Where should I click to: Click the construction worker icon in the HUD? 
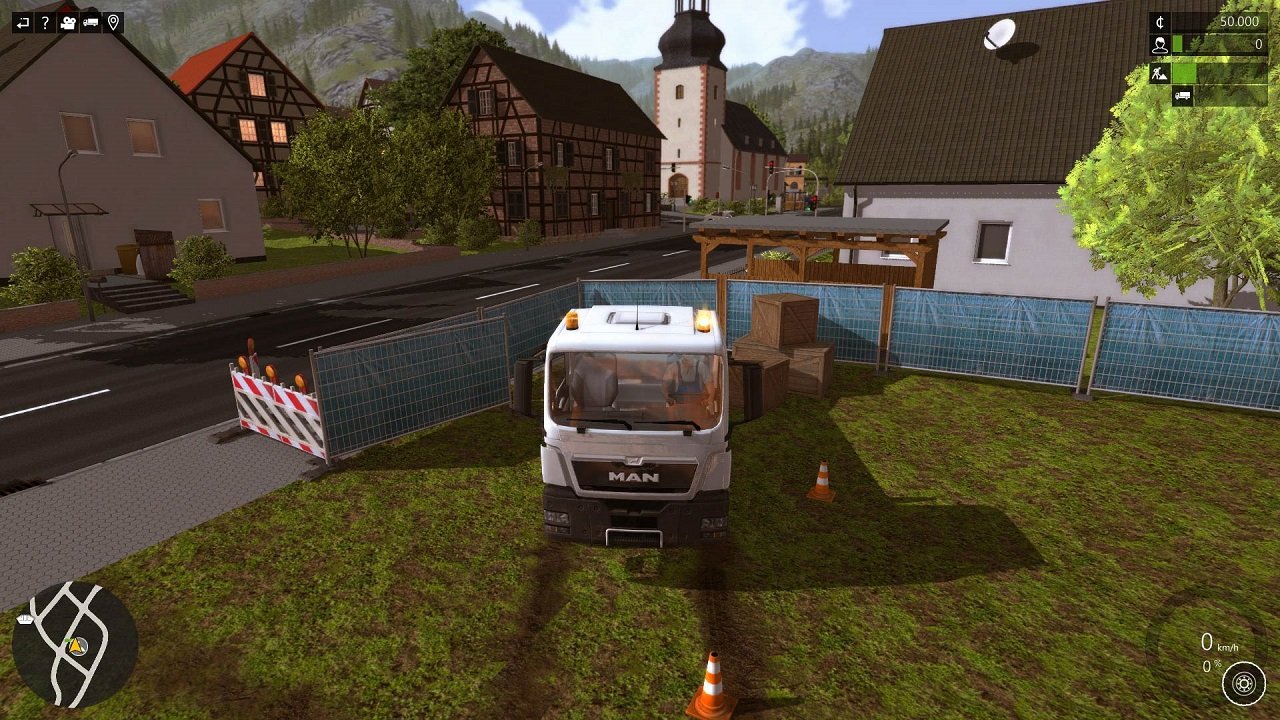1159,73
